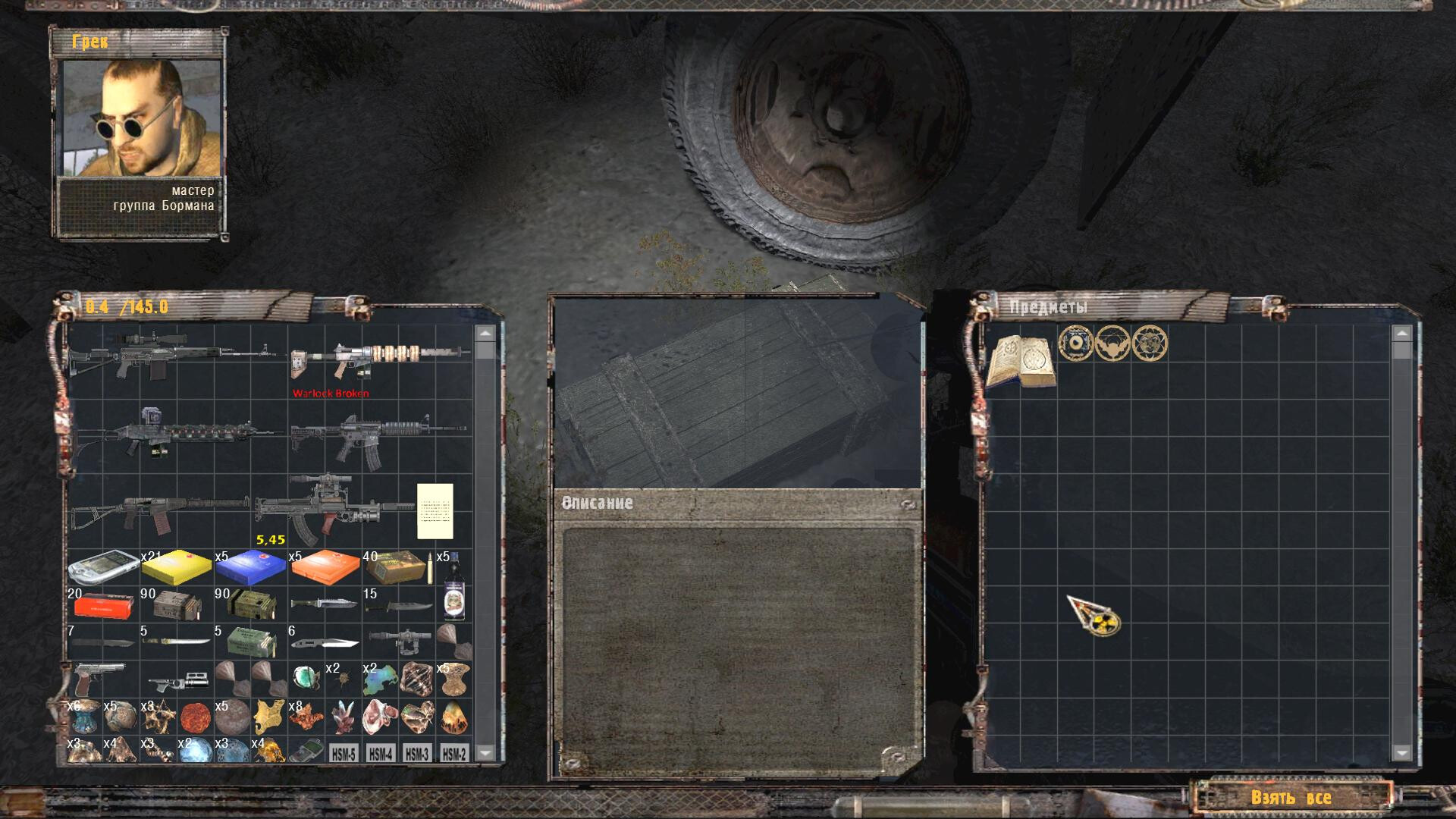The image size is (1456, 819).
Task: Select the broken Warlock rifle
Action: tap(379, 360)
